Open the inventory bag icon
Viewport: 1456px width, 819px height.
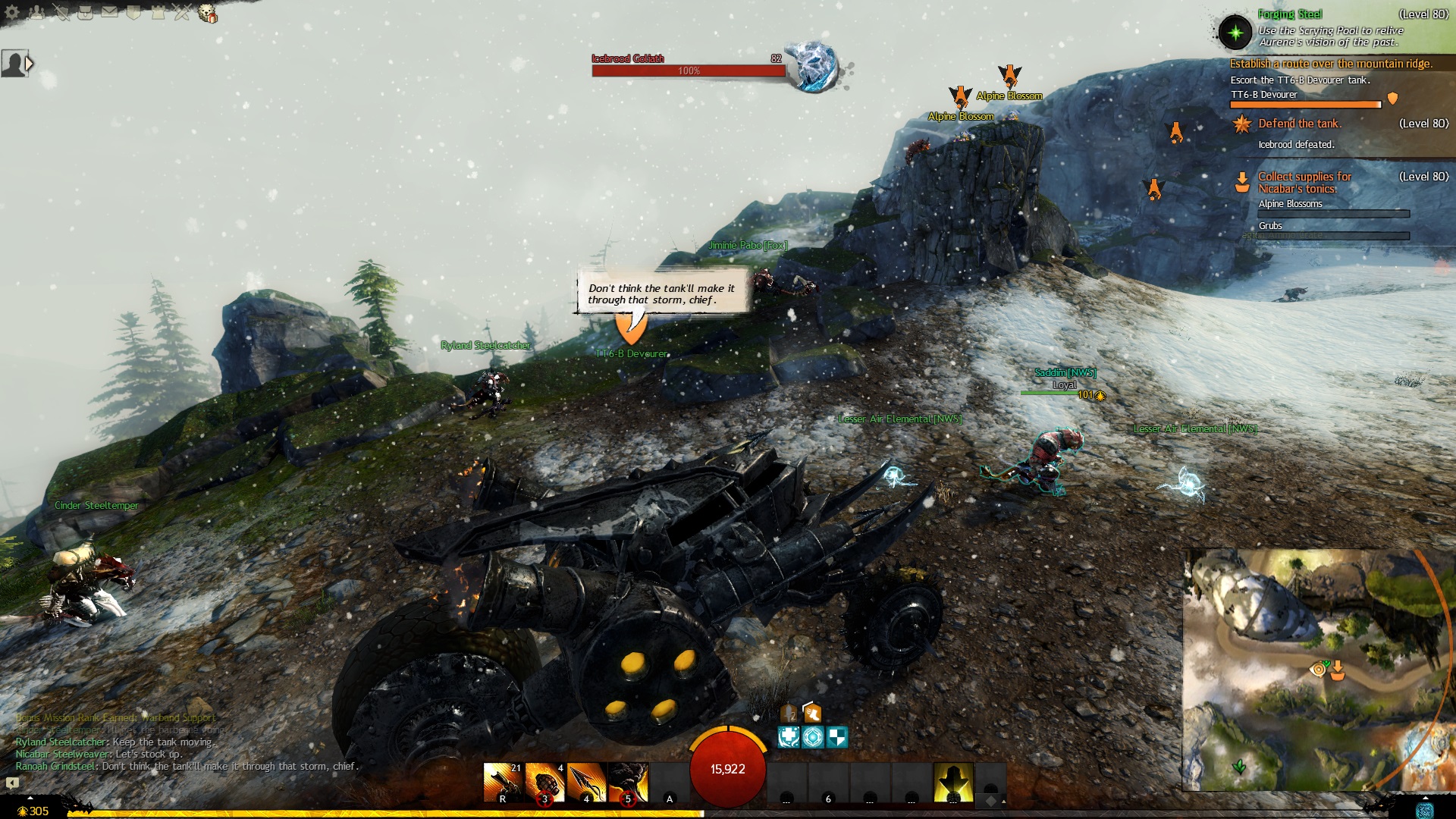click(x=85, y=13)
